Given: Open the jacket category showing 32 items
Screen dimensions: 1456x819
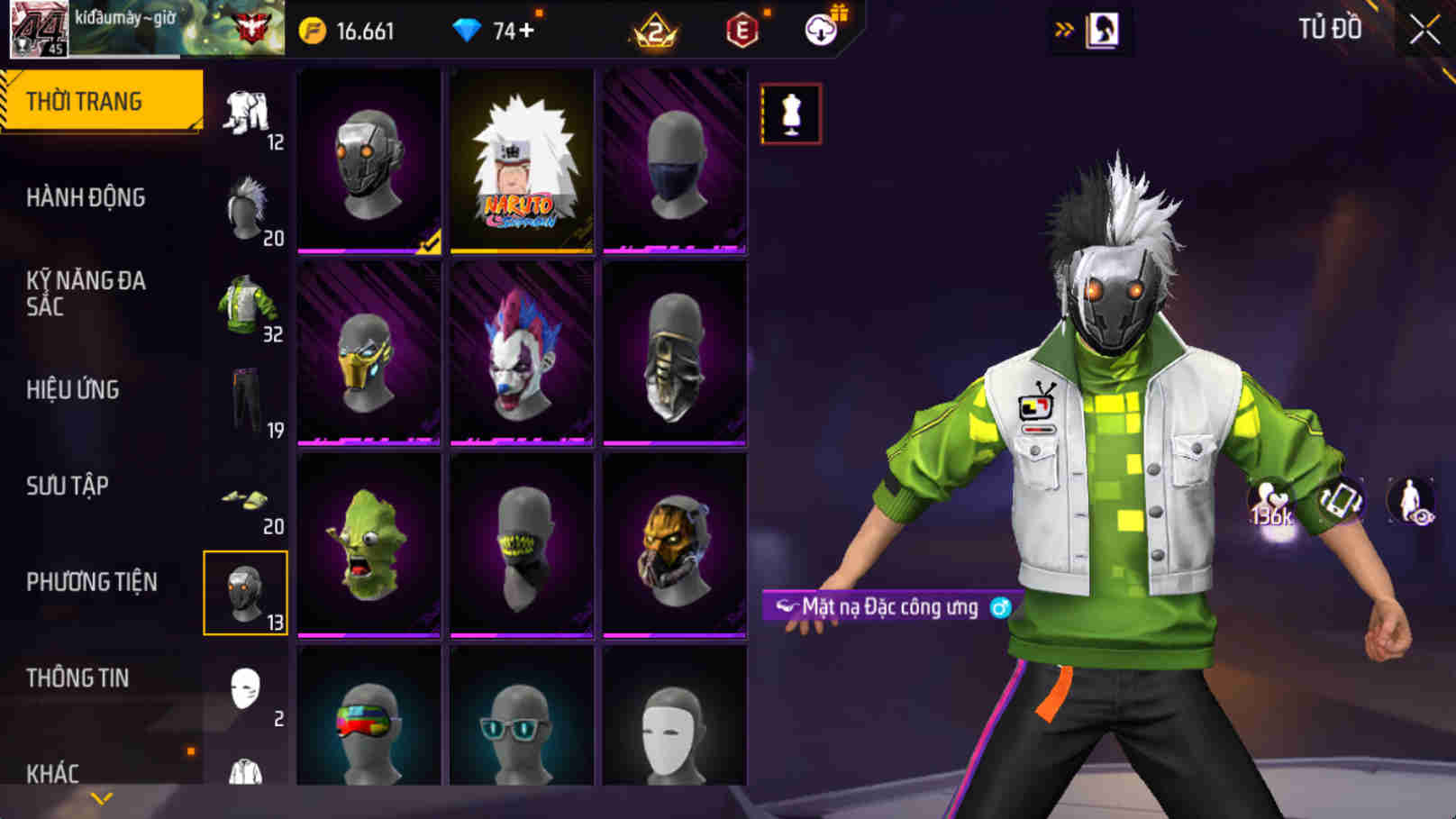Looking at the screenshot, I should tap(243, 305).
